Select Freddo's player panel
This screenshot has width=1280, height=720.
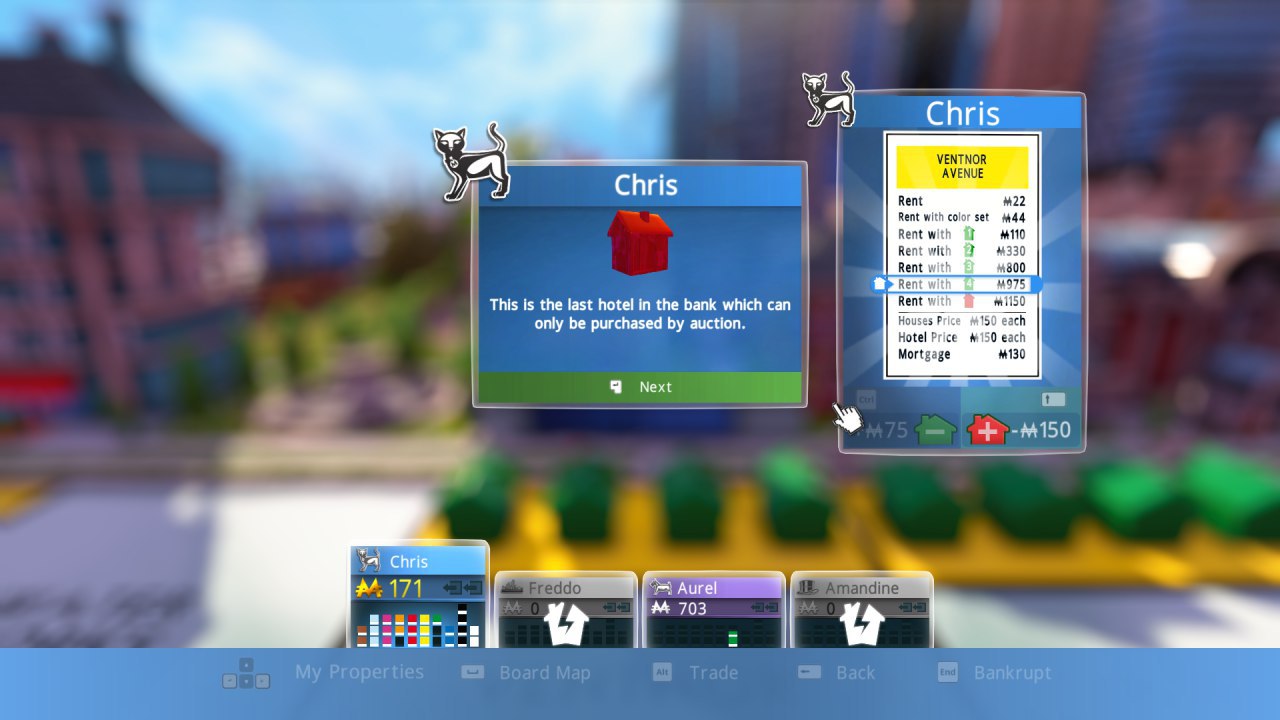point(566,608)
